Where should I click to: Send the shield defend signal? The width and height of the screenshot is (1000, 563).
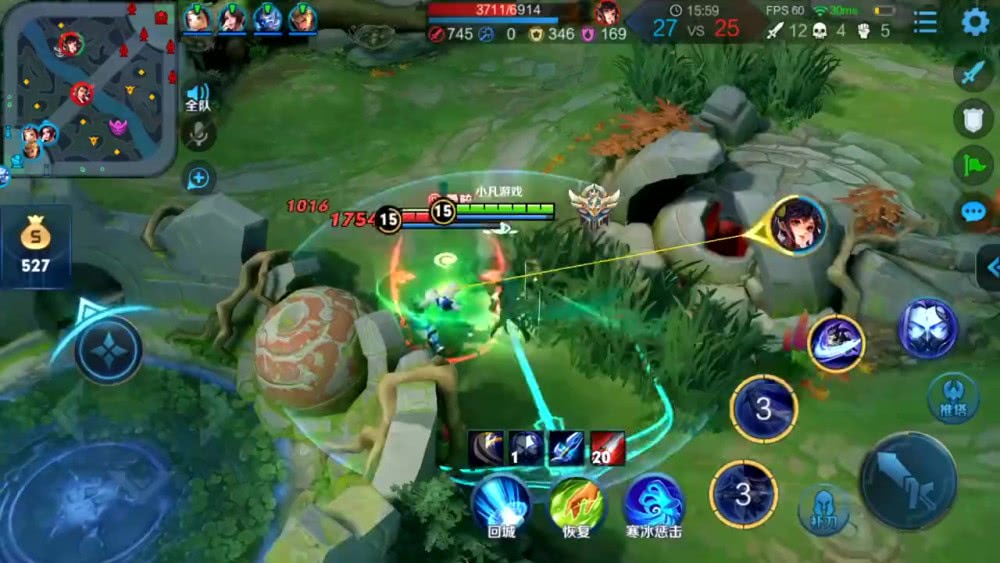973,119
